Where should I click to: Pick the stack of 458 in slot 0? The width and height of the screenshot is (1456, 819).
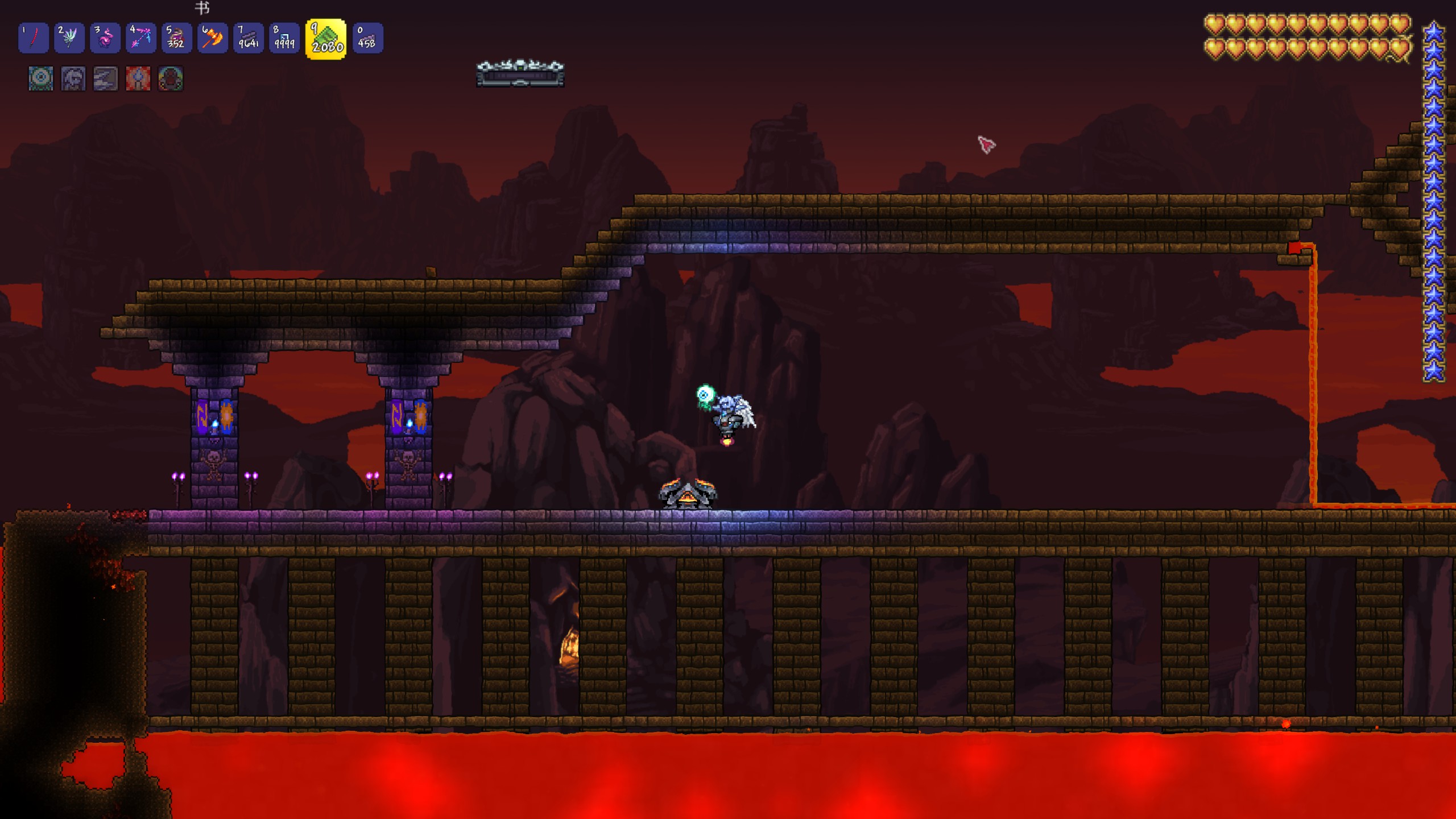367,38
